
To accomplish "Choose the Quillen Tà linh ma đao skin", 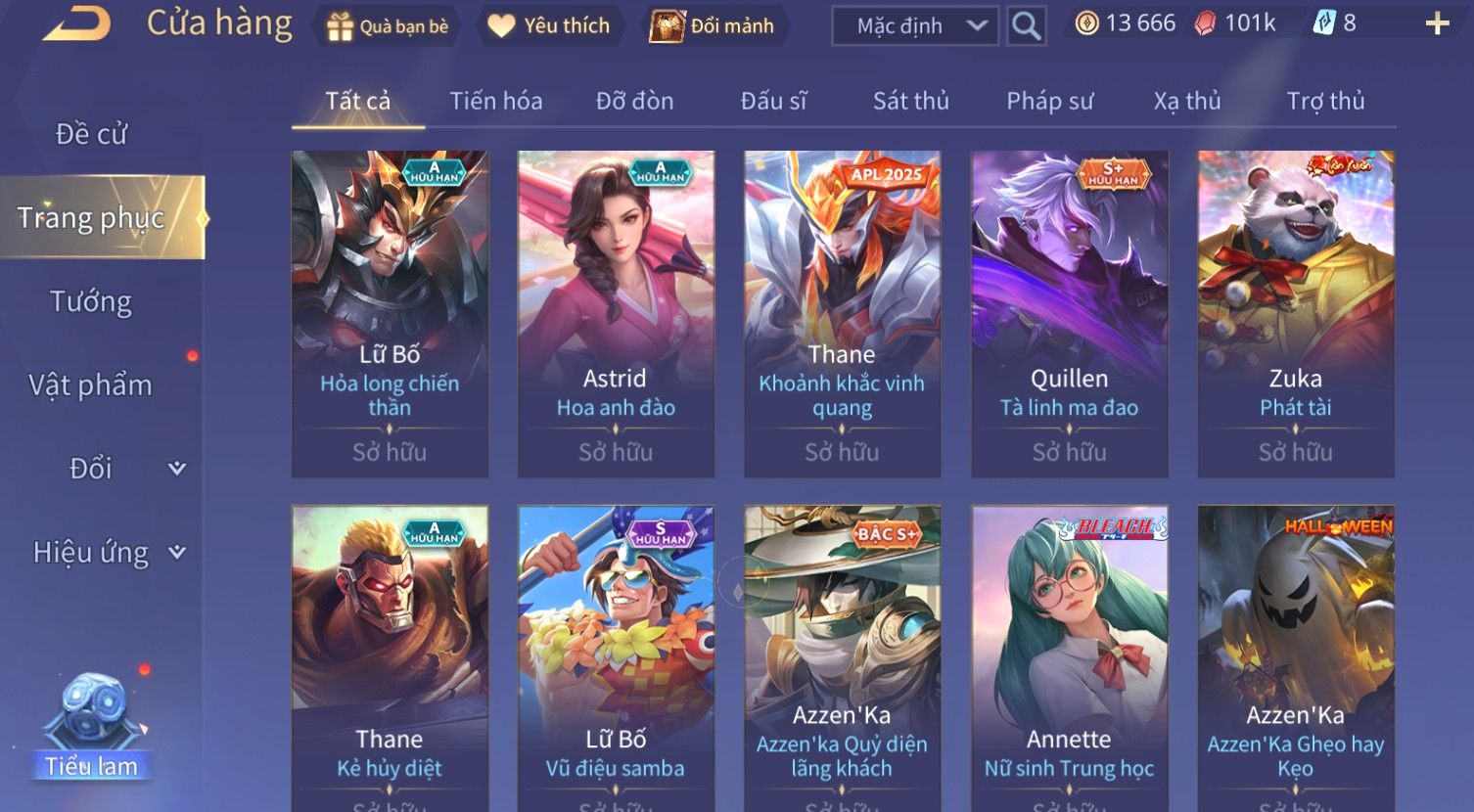I will coord(1069,313).
